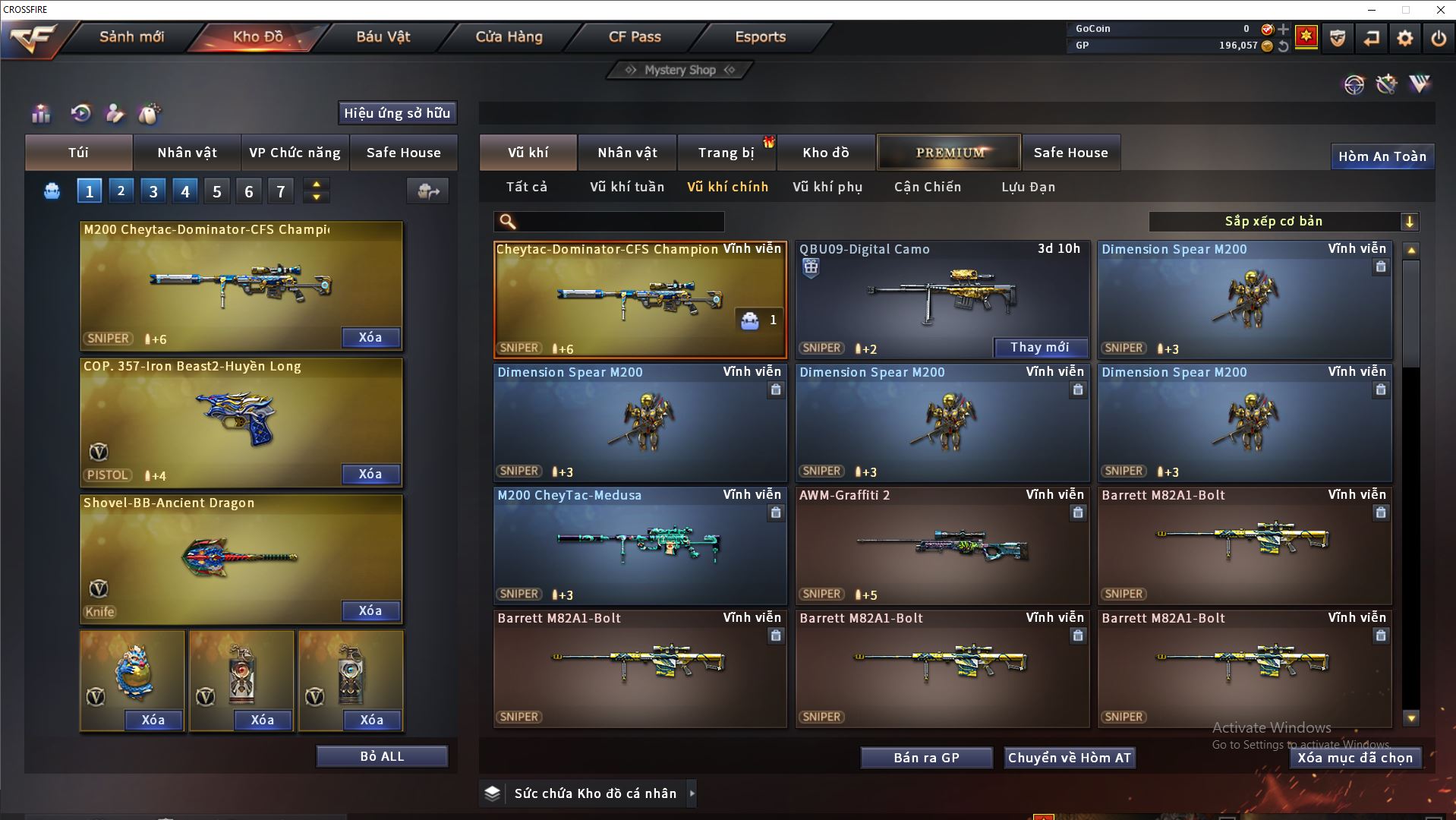The height and width of the screenshot is (820, 1456).
Task: Close the CROSSFIRE window
Action: (1440, 10)
